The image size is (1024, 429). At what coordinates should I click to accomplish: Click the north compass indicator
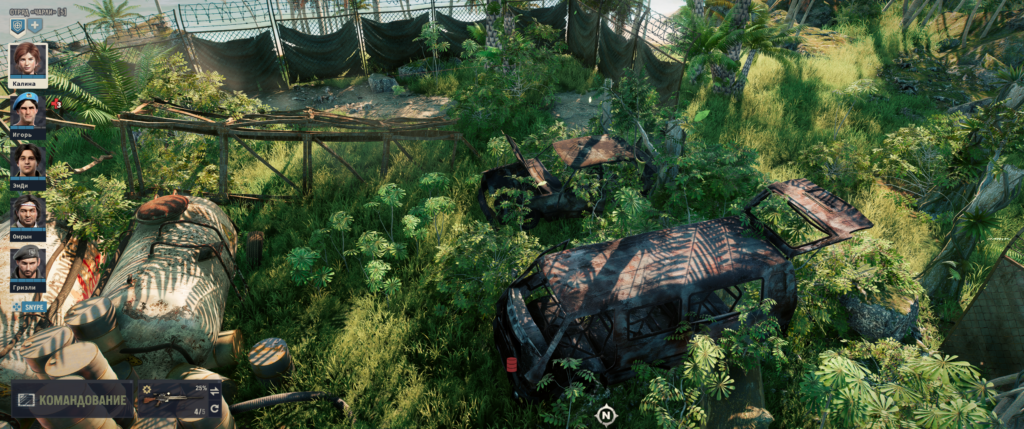[605, 414]
